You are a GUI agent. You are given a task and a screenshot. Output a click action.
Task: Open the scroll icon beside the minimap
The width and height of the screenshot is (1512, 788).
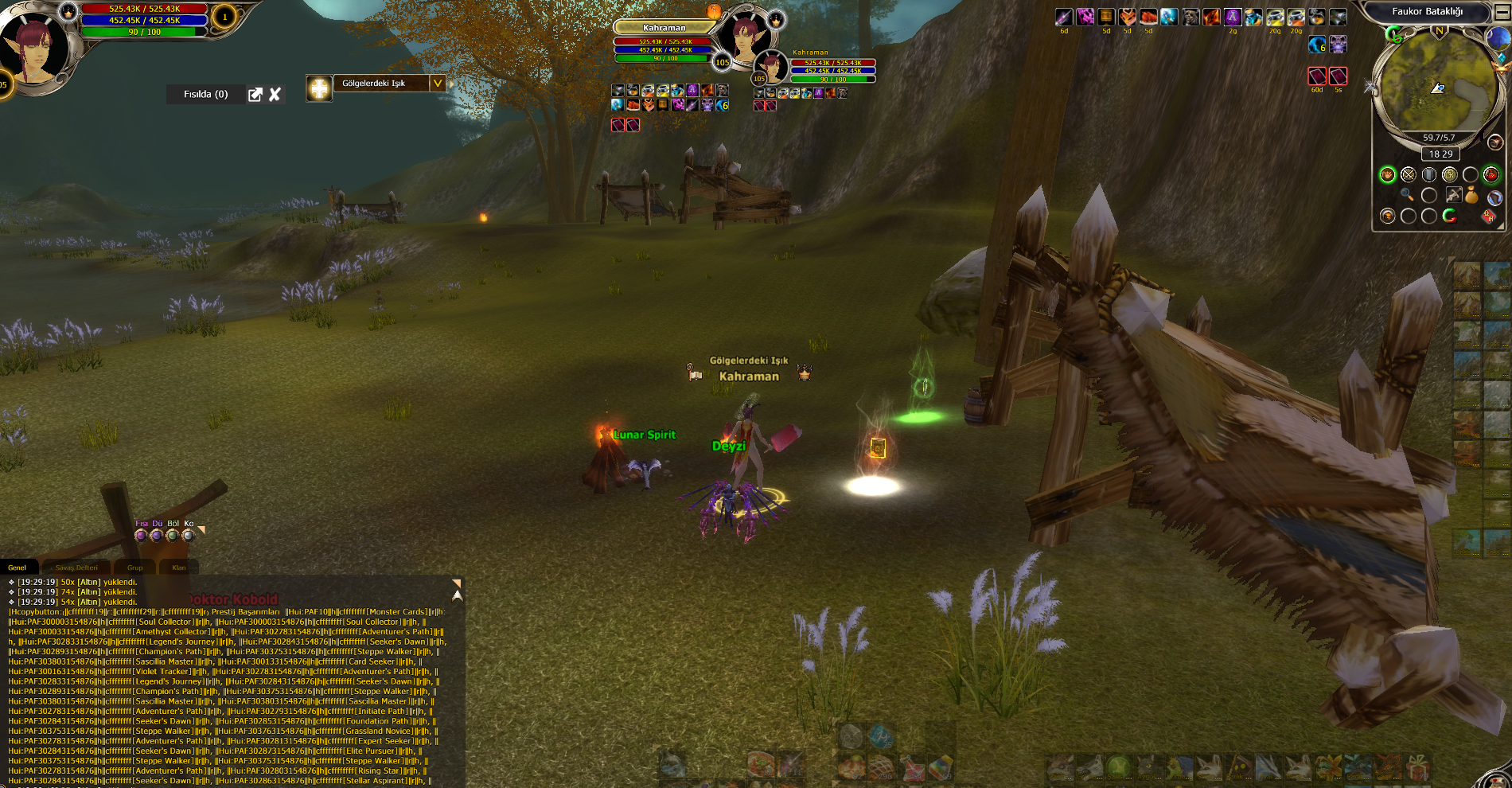[1495, 142]
